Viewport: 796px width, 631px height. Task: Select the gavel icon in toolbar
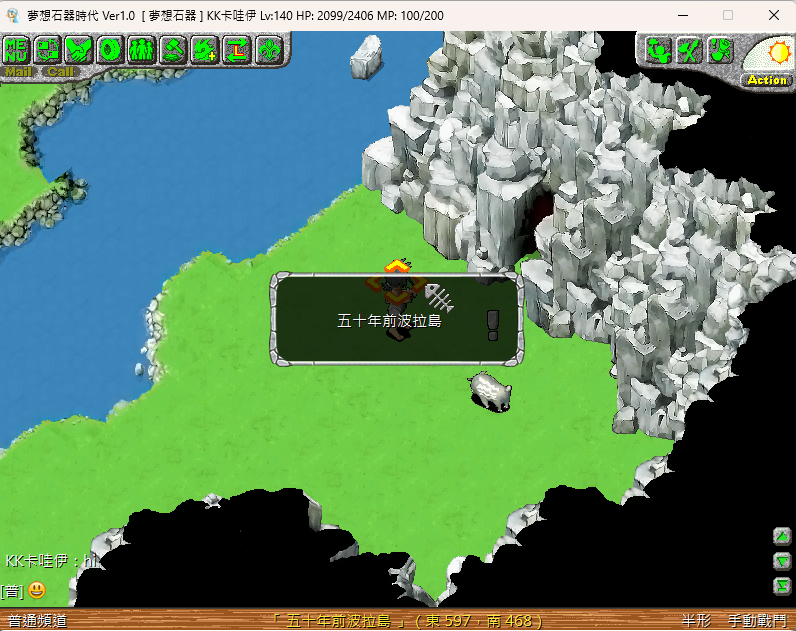[x=174, y=49]
